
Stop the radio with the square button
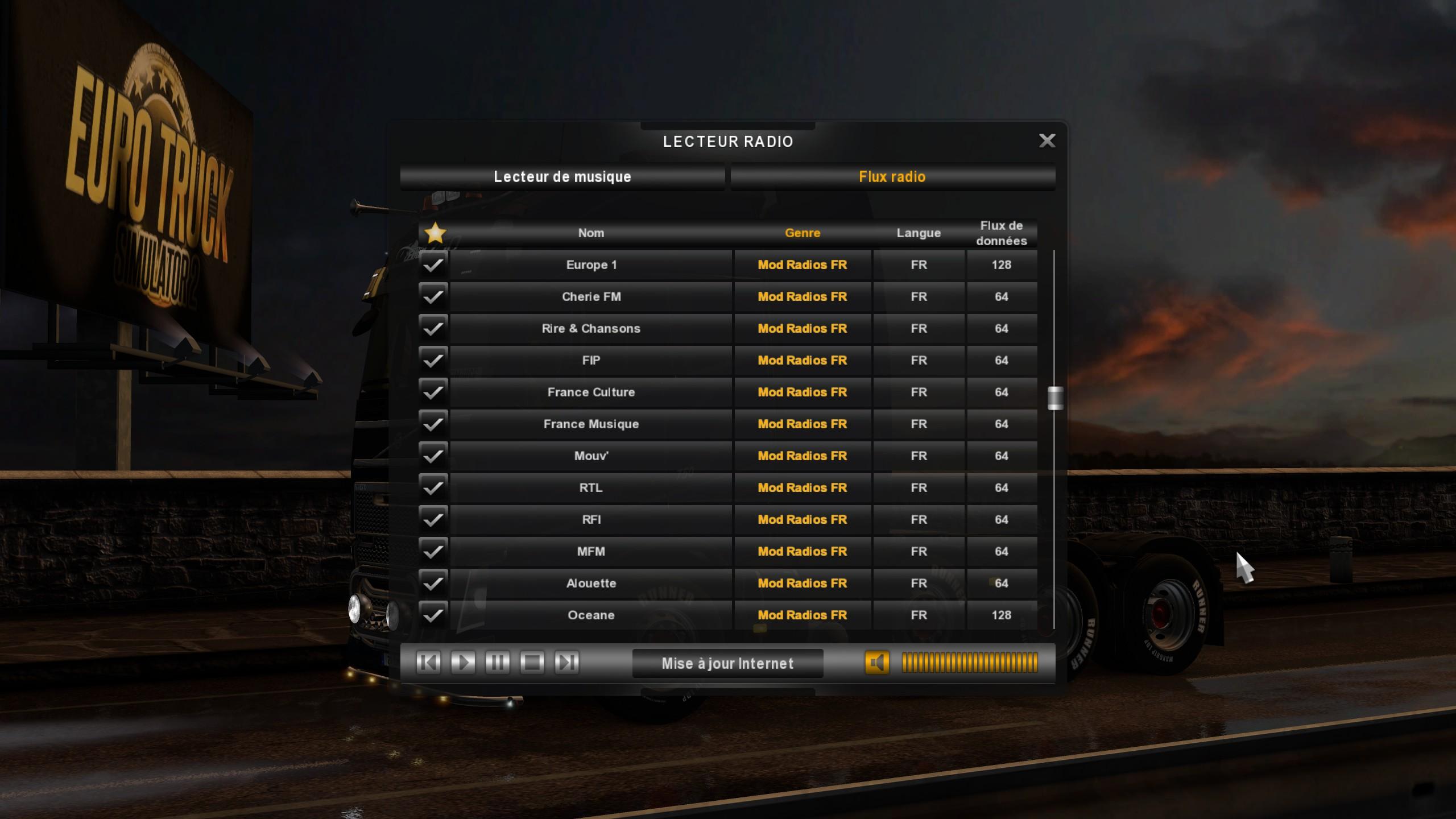tap(532, 663)
